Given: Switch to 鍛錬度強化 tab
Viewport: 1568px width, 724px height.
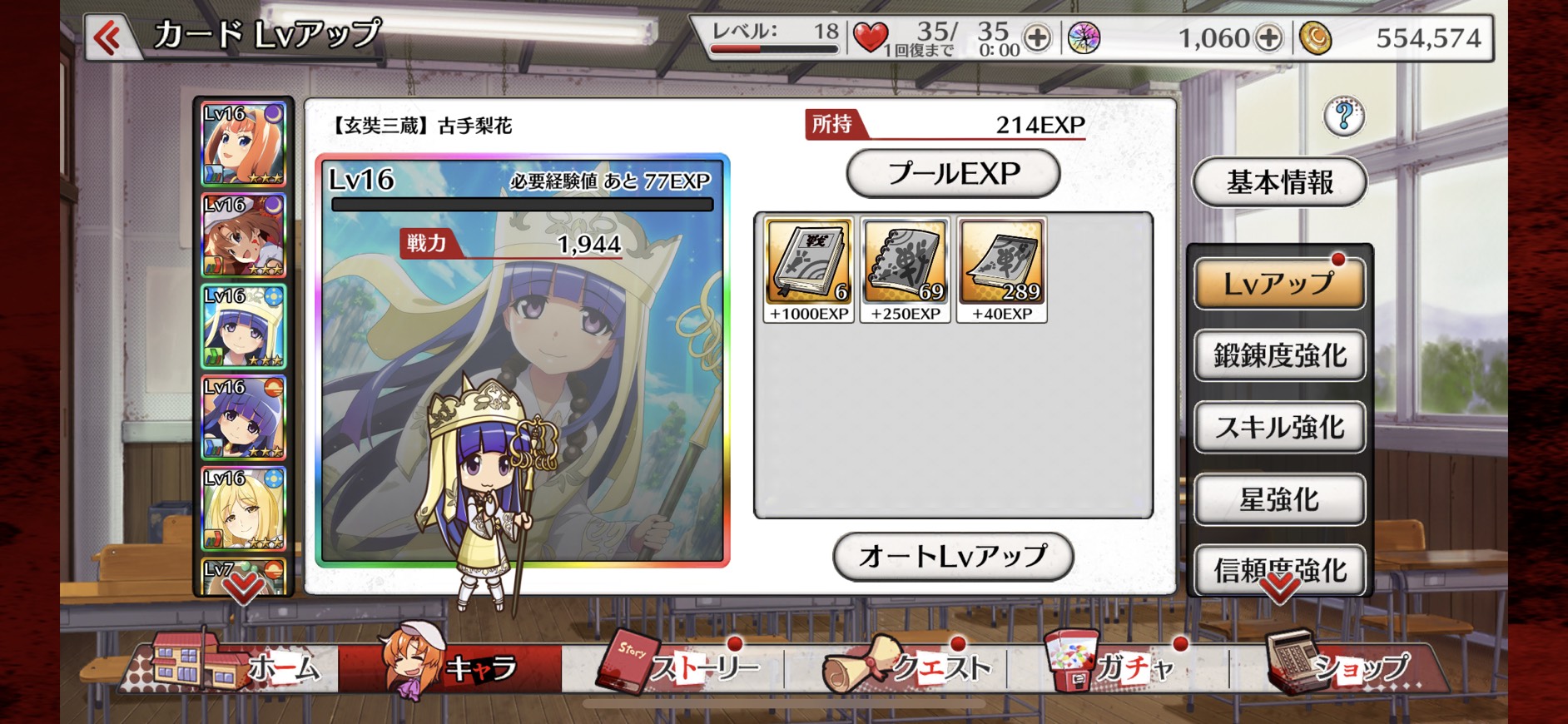Looking at the screenshot, I should [1279, 356].
